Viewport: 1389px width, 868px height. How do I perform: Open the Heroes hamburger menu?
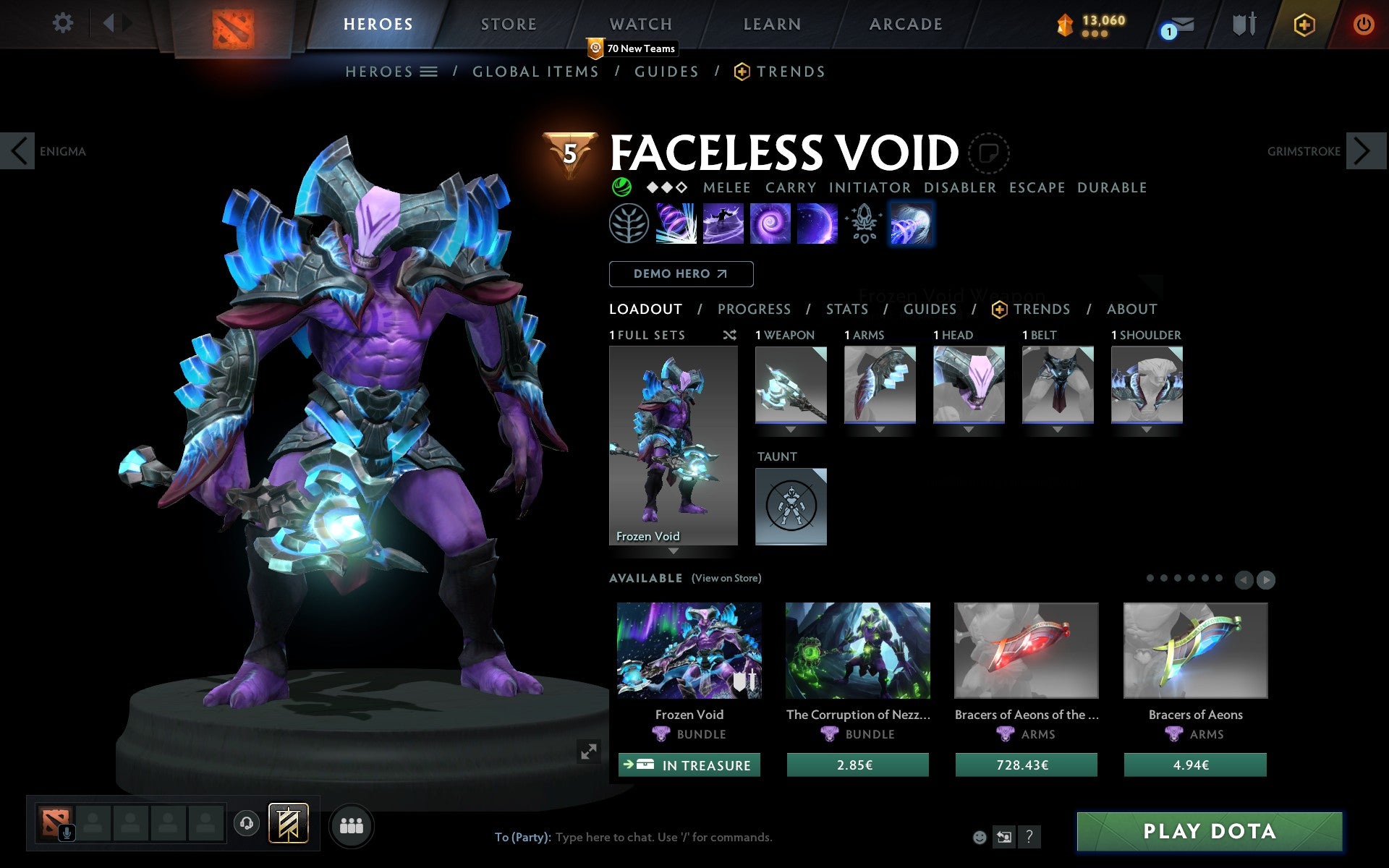click(x=429, y=72)
